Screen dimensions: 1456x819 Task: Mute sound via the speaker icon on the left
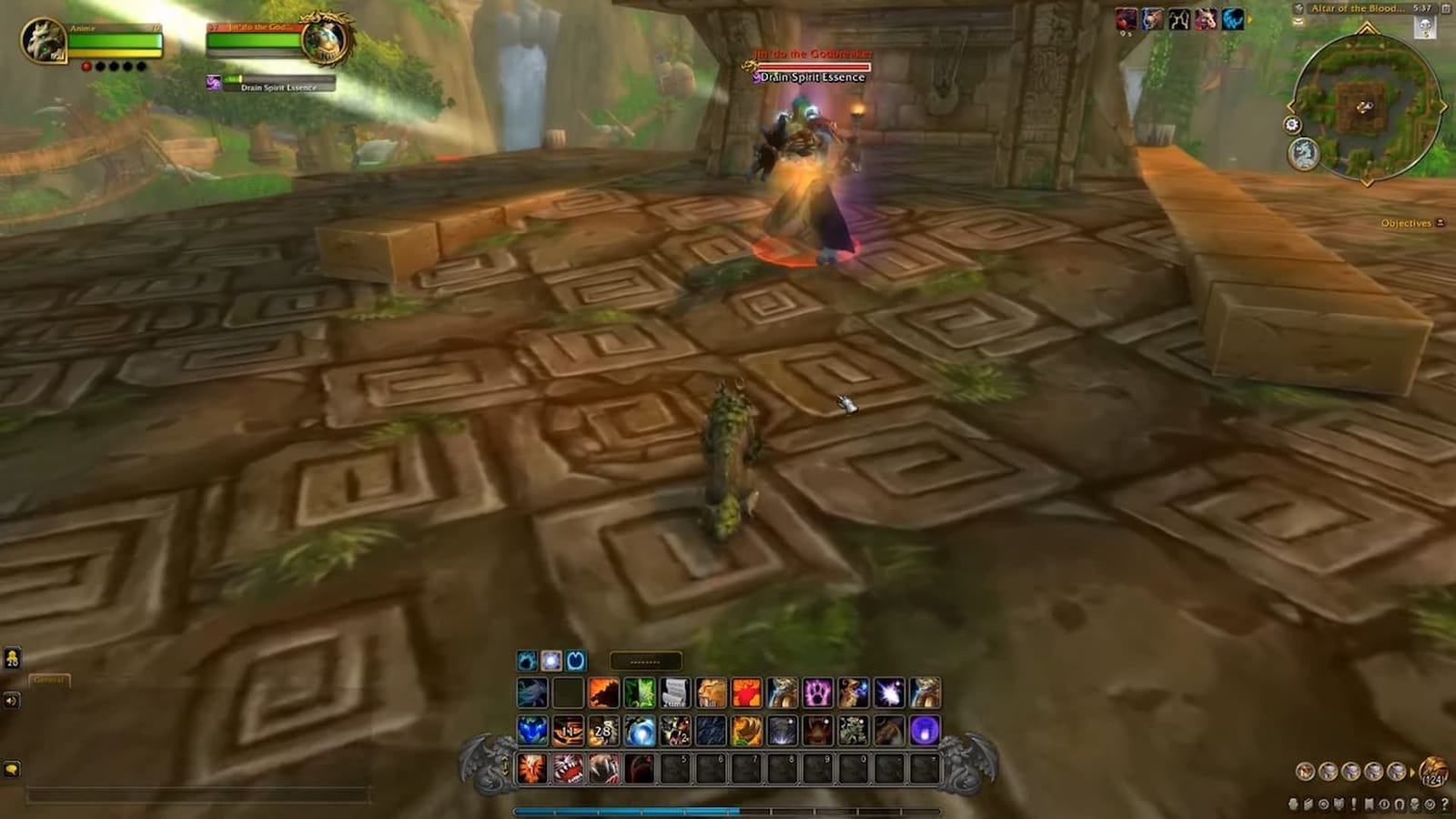[12, 700]
